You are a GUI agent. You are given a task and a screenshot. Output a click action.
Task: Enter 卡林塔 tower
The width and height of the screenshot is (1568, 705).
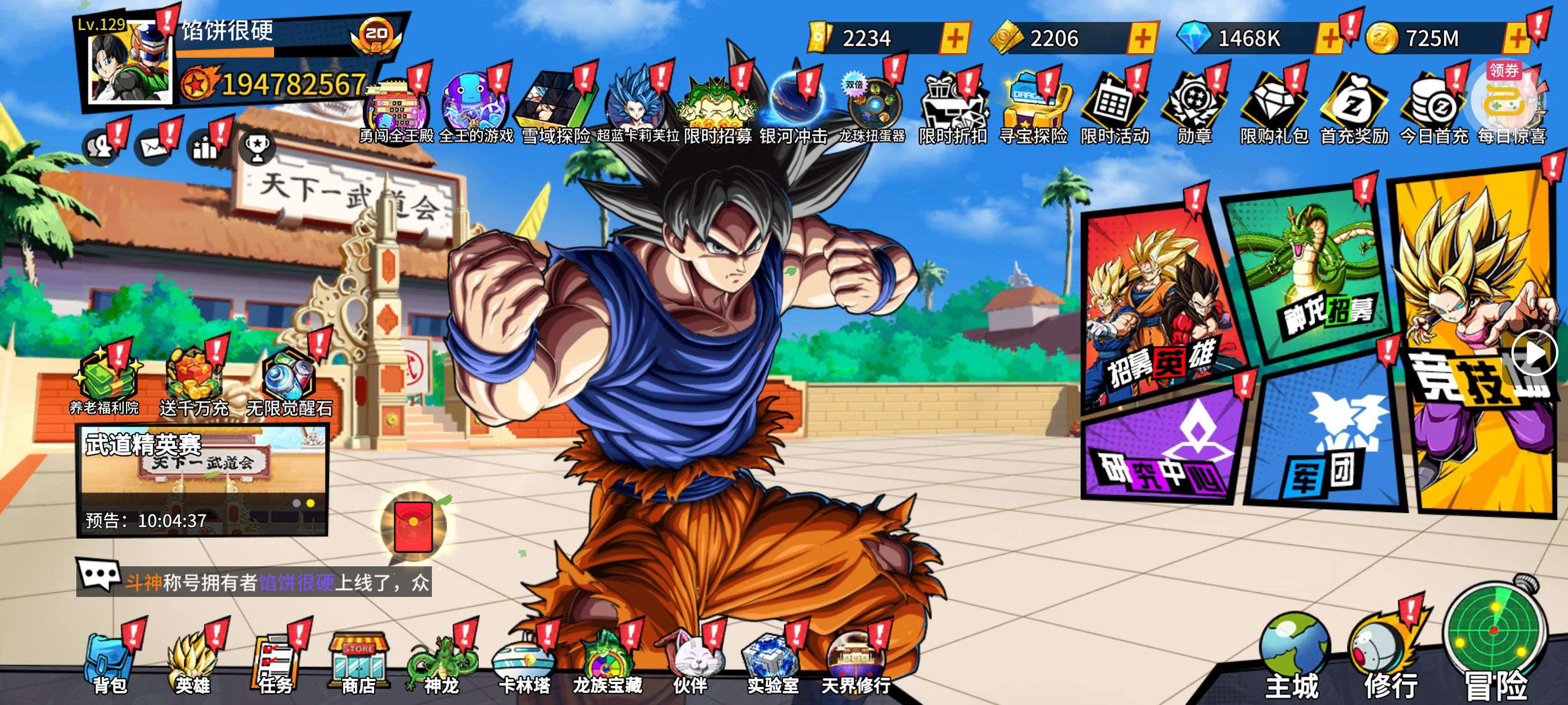tap(524, 664)
